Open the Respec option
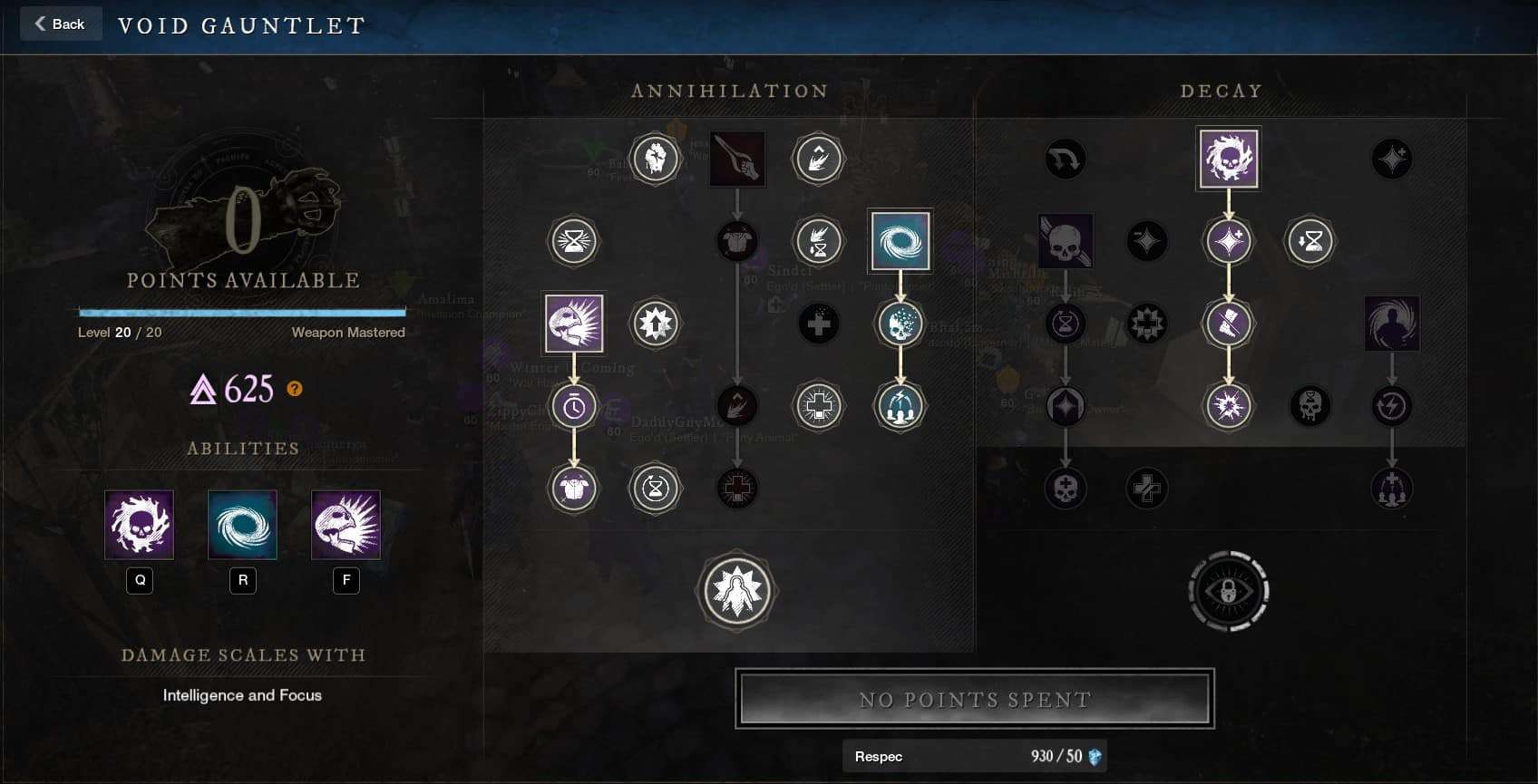This screenshot has width=1538, height=784. point(974,756)
